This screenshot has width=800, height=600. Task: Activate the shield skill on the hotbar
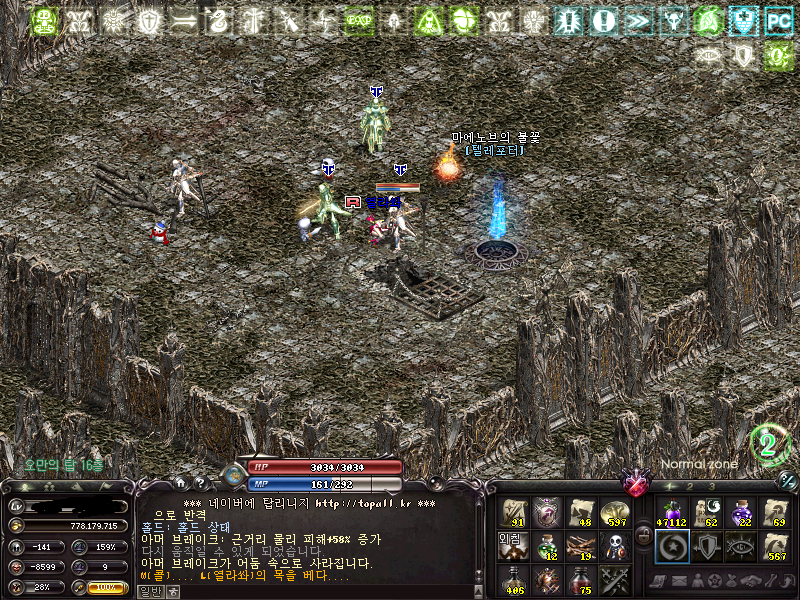coord(706,546)
